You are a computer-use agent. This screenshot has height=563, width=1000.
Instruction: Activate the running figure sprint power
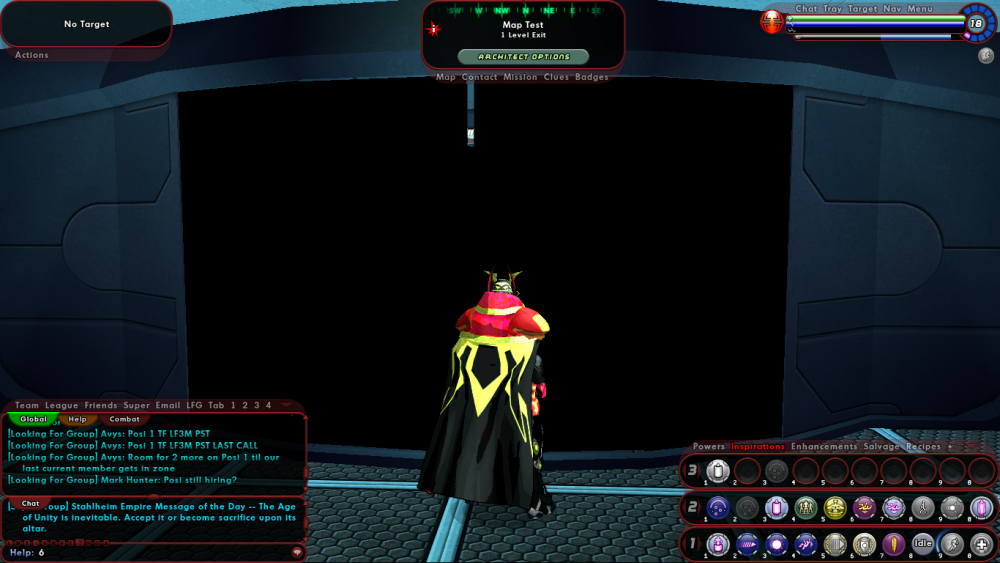point(952,544)
